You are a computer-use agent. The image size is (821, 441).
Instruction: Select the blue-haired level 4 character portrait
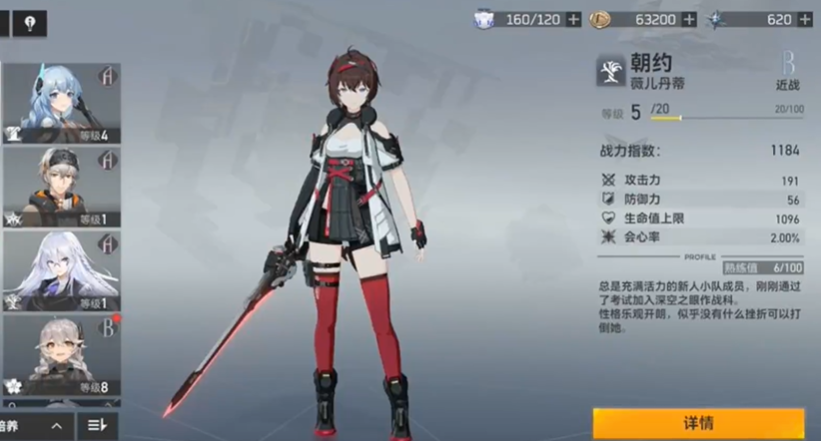coord(61,103)
